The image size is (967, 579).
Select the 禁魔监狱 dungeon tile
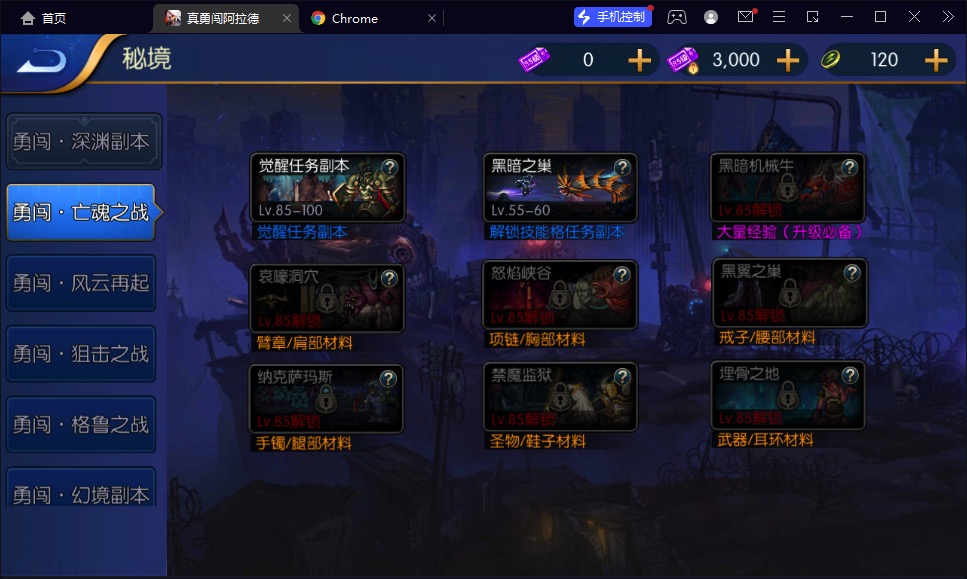click(560, 397)
